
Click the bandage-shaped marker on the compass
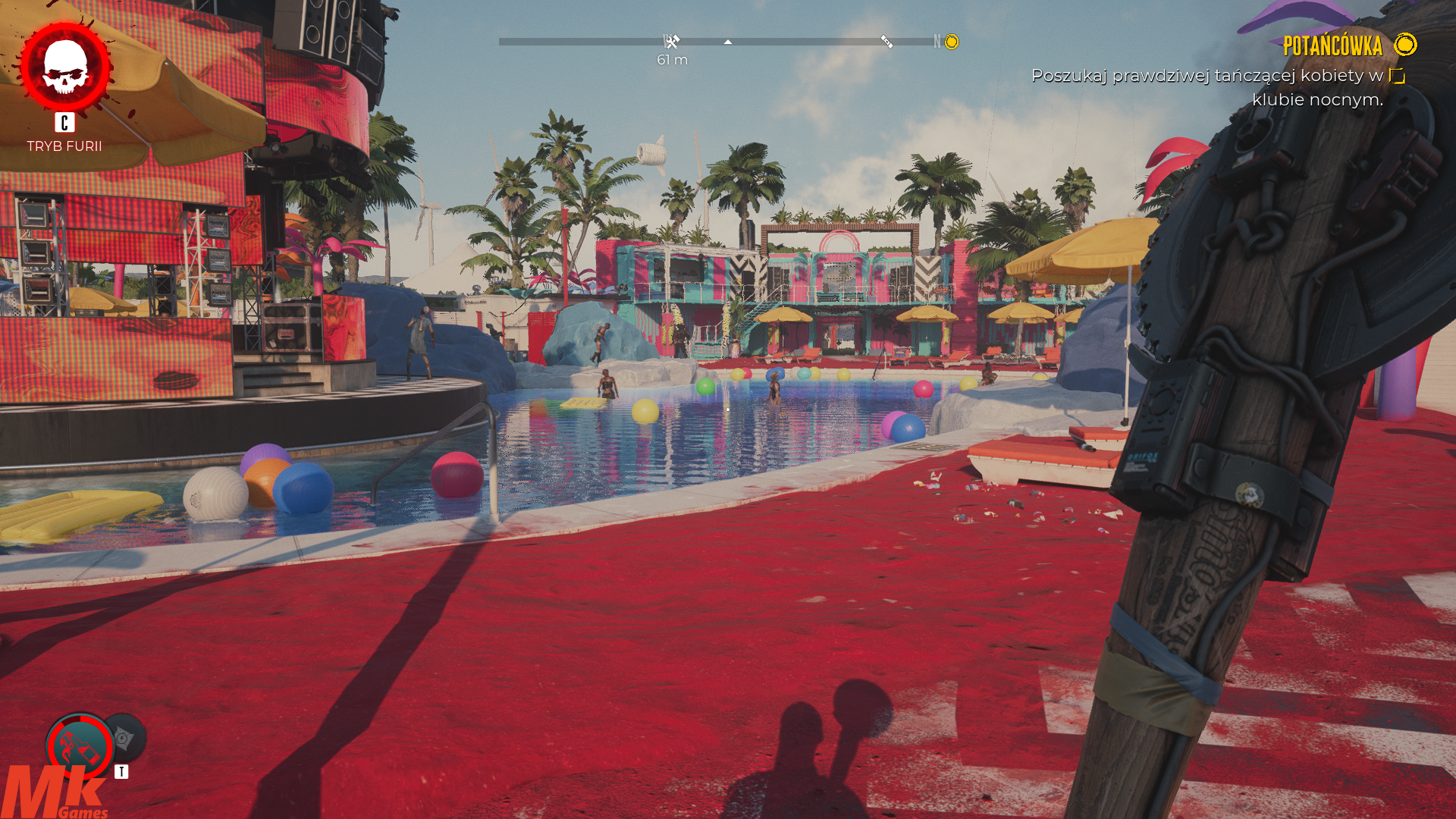(x=886, y=42)
